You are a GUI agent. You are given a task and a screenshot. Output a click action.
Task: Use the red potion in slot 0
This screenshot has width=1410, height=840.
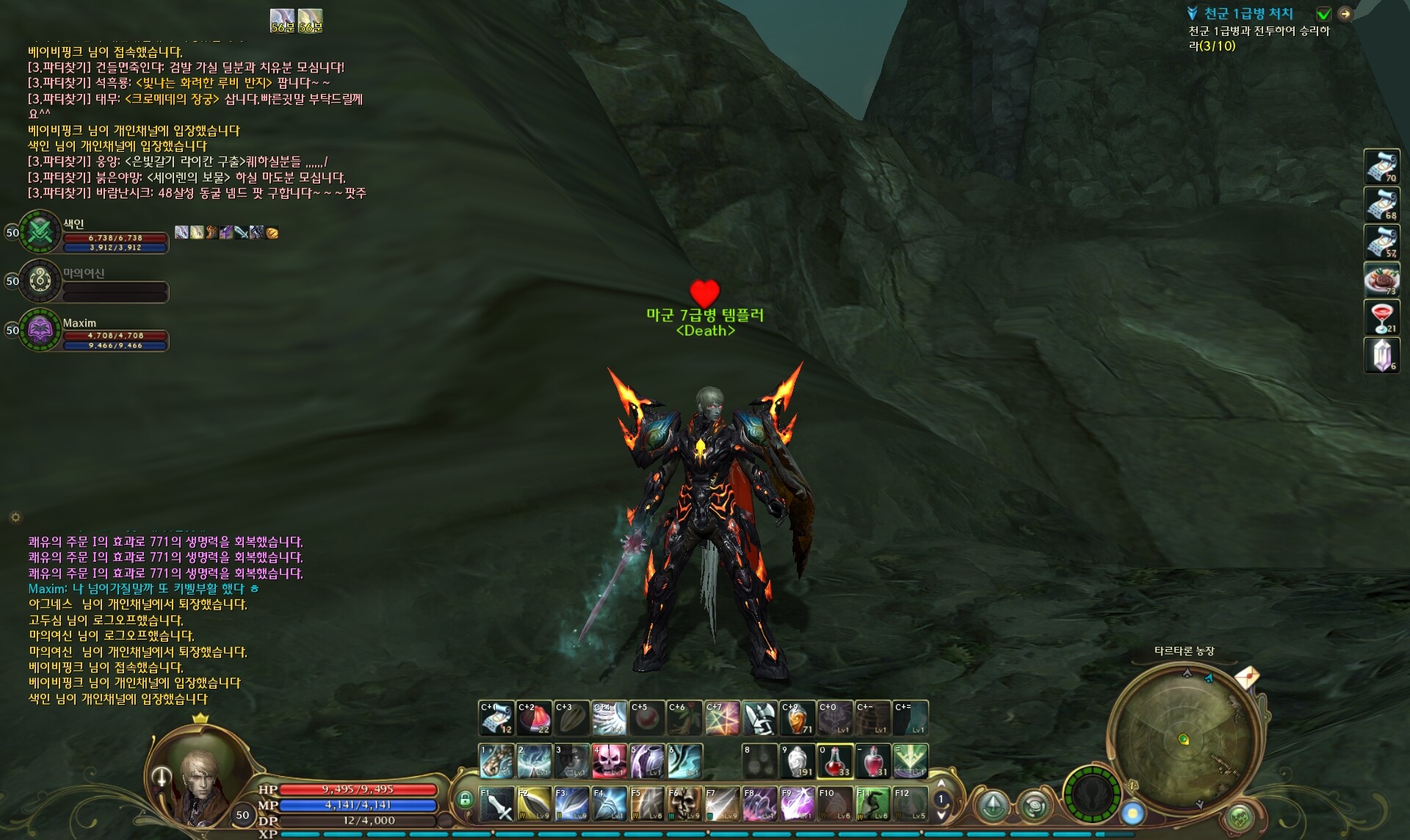pyautogui.click(x=834, y=761)
